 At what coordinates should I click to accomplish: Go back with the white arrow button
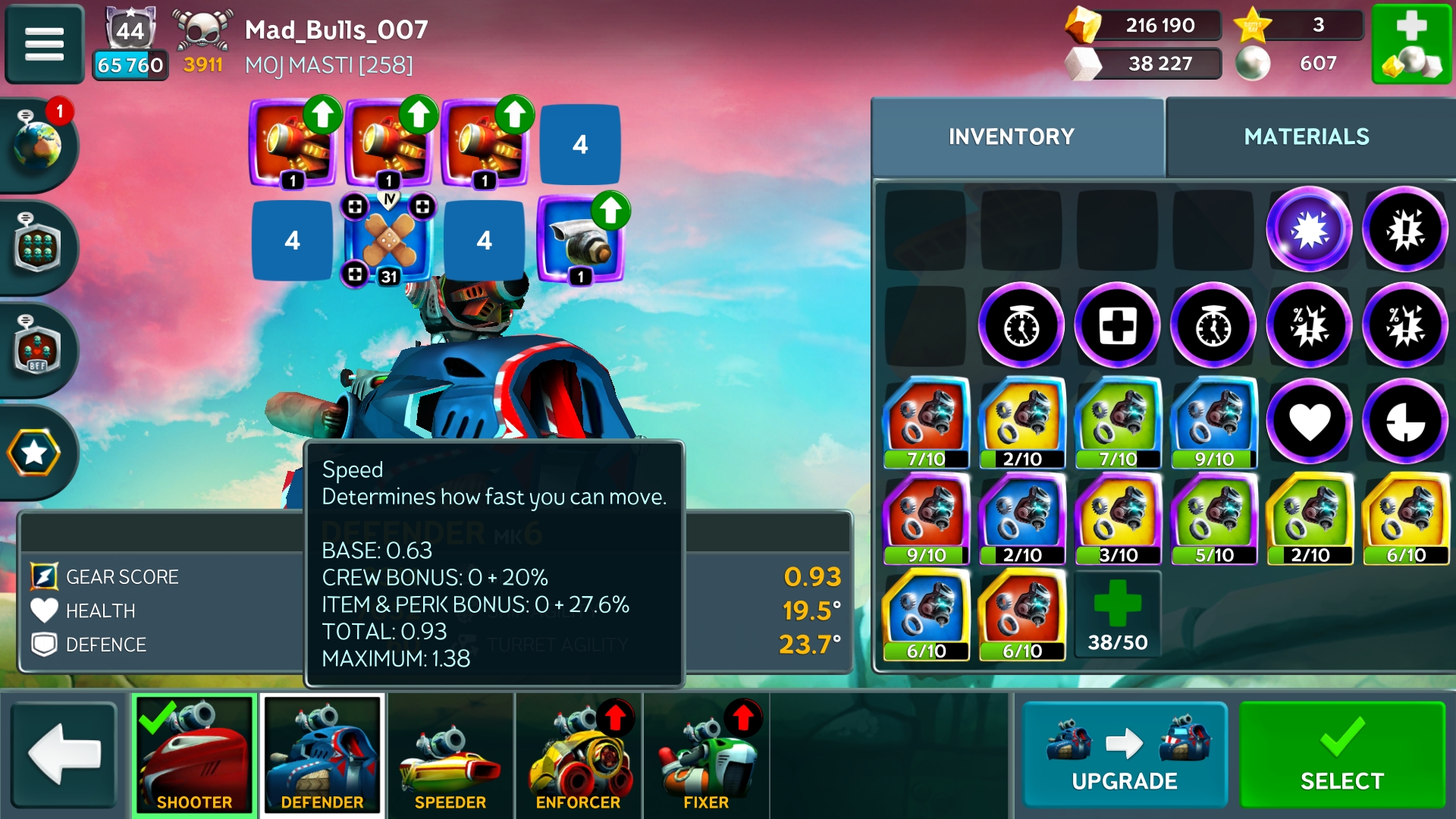click(x=64, y=755)
